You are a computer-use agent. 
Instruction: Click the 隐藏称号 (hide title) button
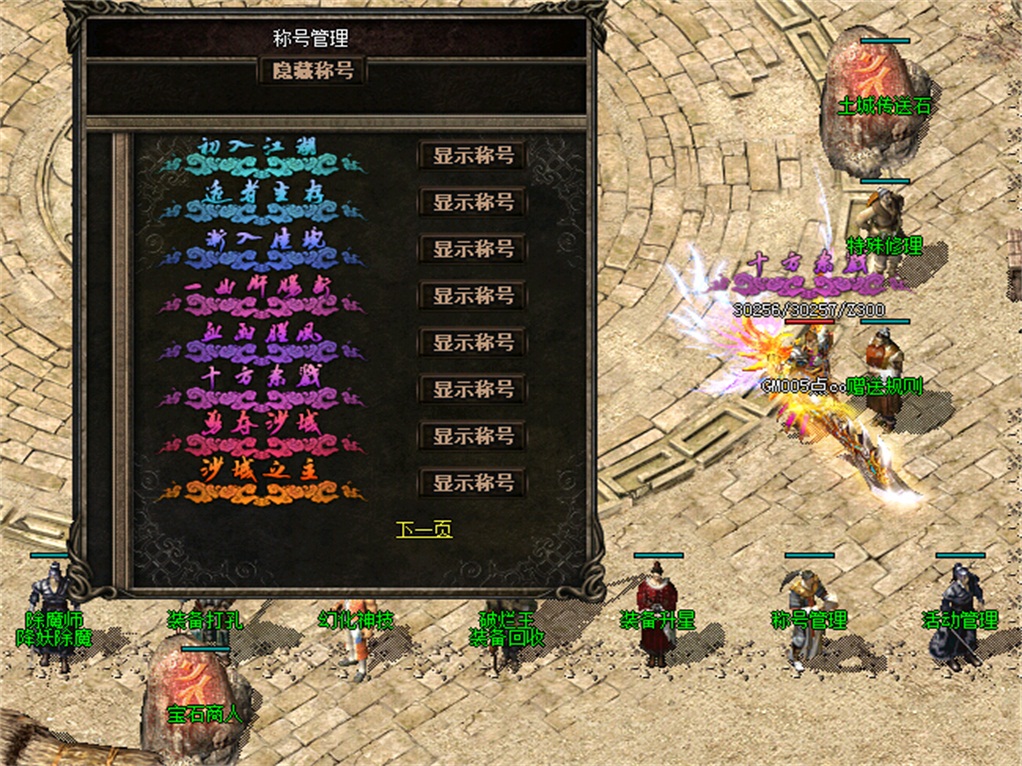click(313, 71)
